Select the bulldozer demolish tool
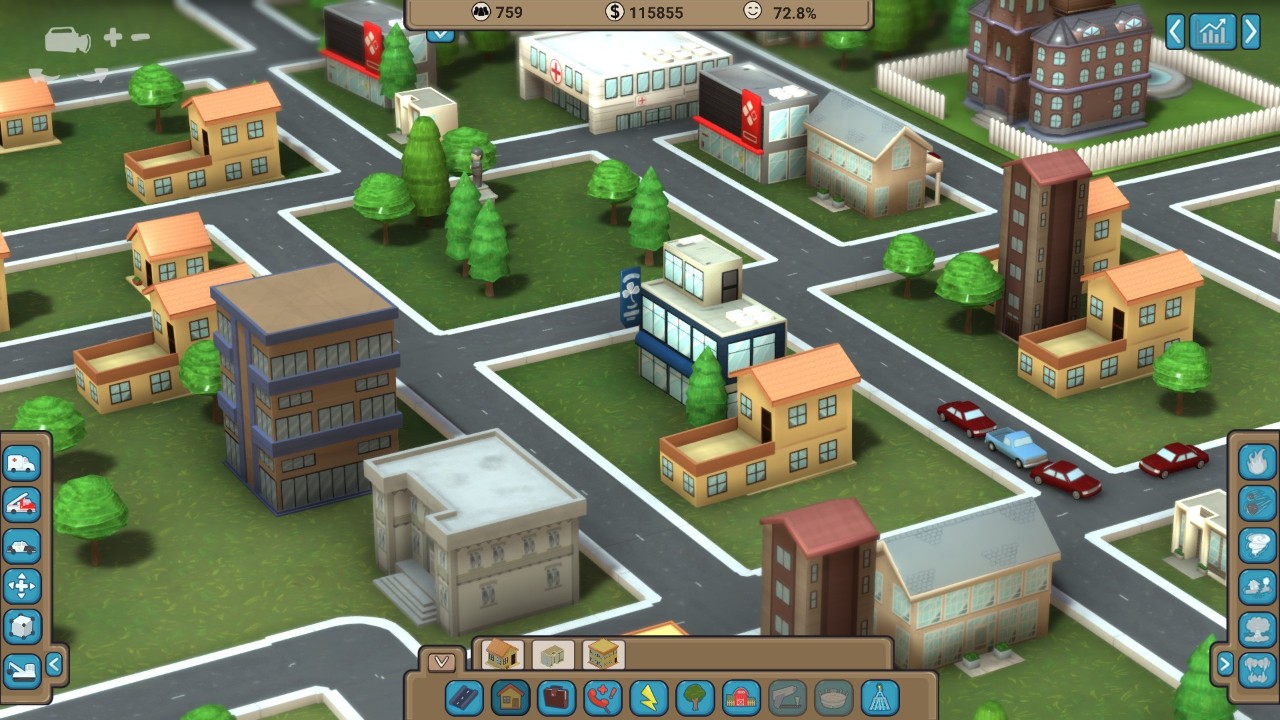1280x720 pixels. 22,669
